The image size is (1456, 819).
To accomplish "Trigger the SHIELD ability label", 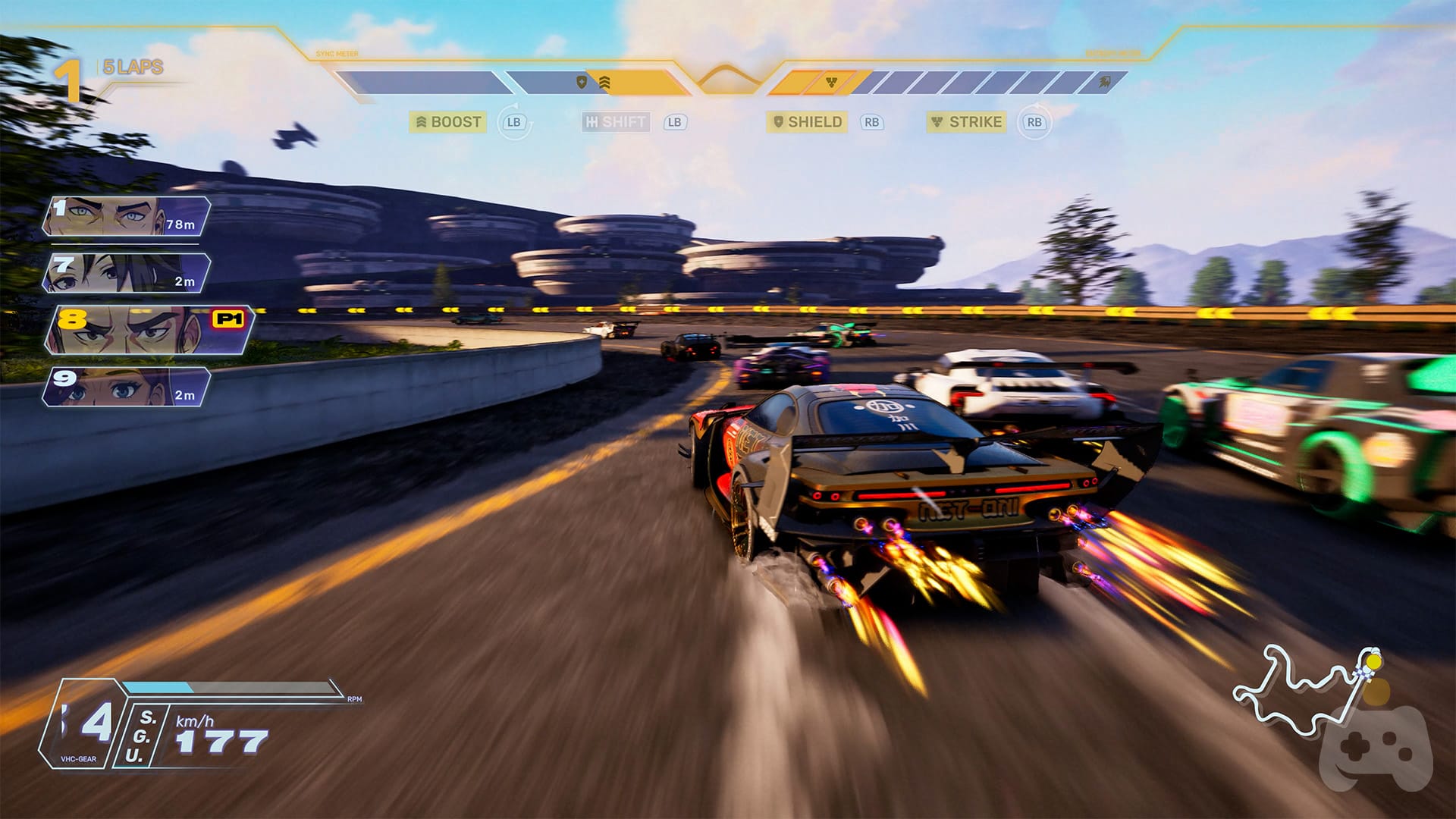I will pos(807,122).
